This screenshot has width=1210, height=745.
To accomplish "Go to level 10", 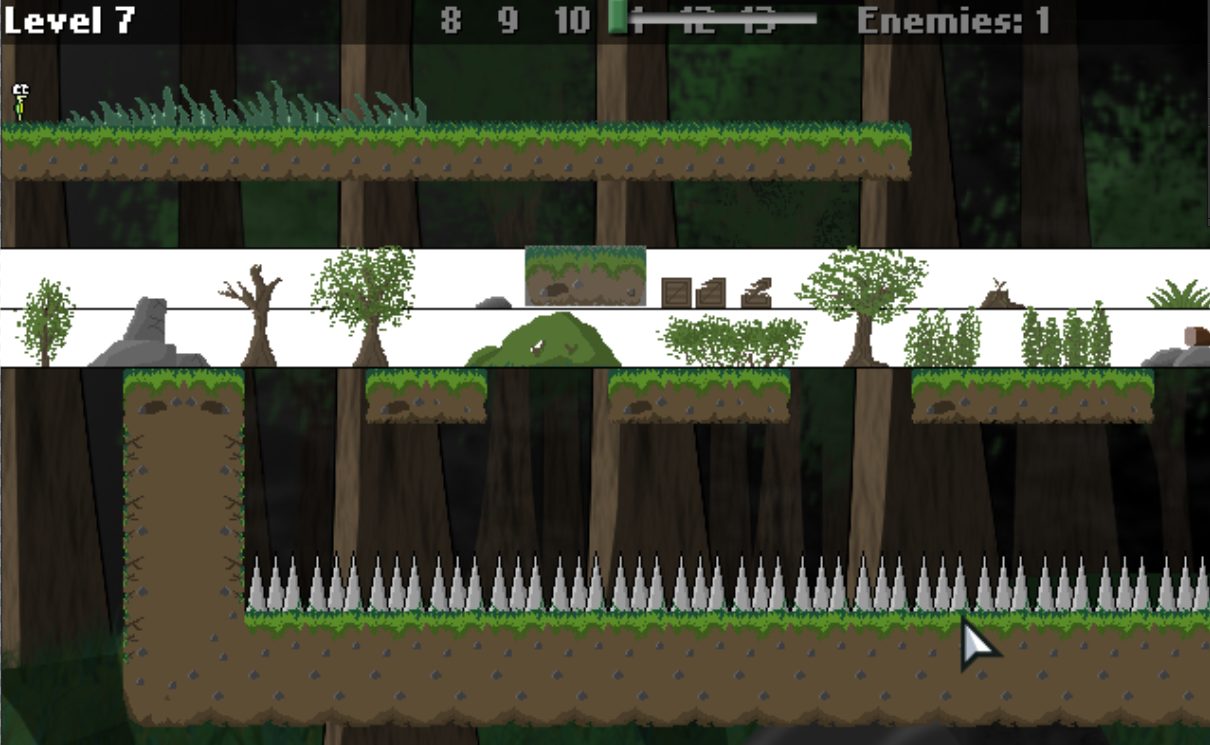I will 572,20.
